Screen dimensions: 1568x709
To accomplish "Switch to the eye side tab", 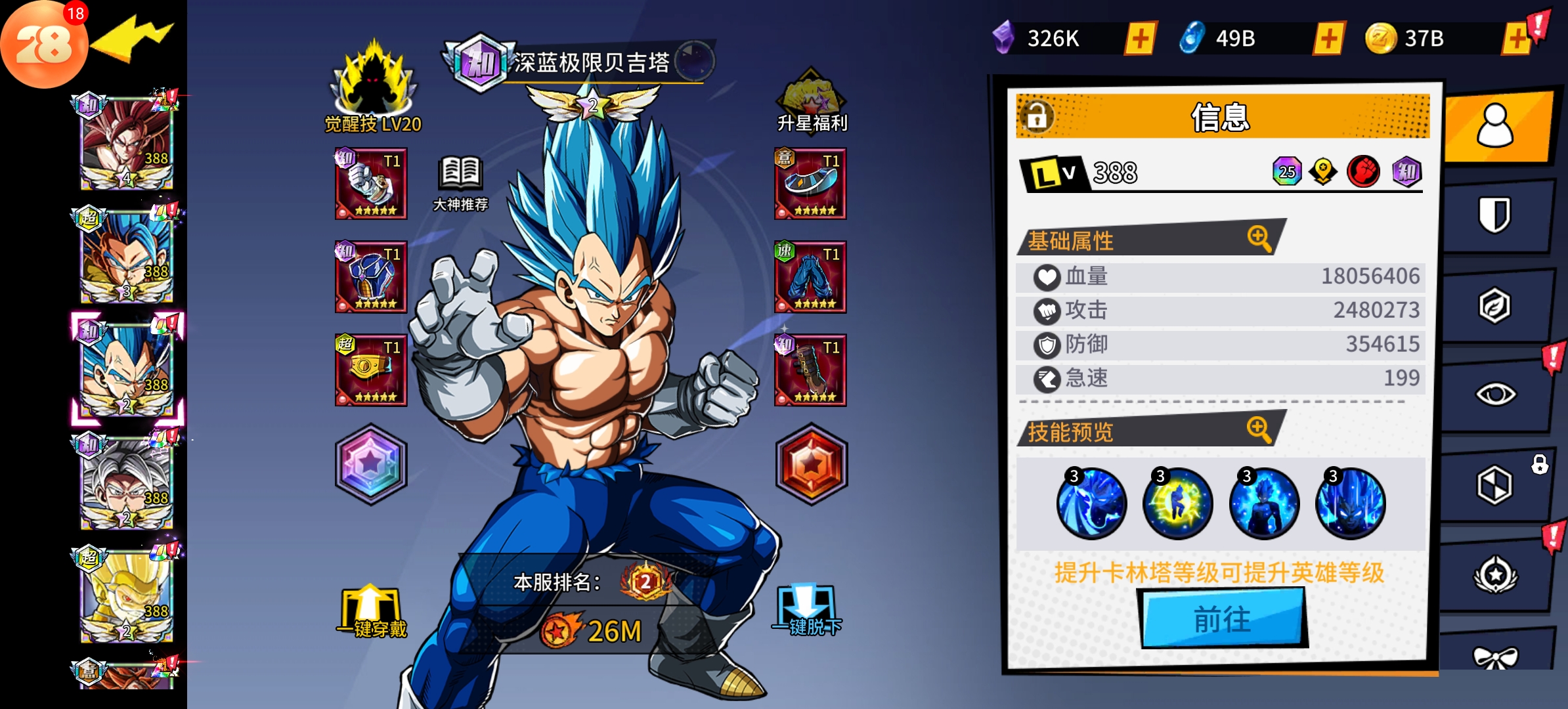I will click(1495, 394).
